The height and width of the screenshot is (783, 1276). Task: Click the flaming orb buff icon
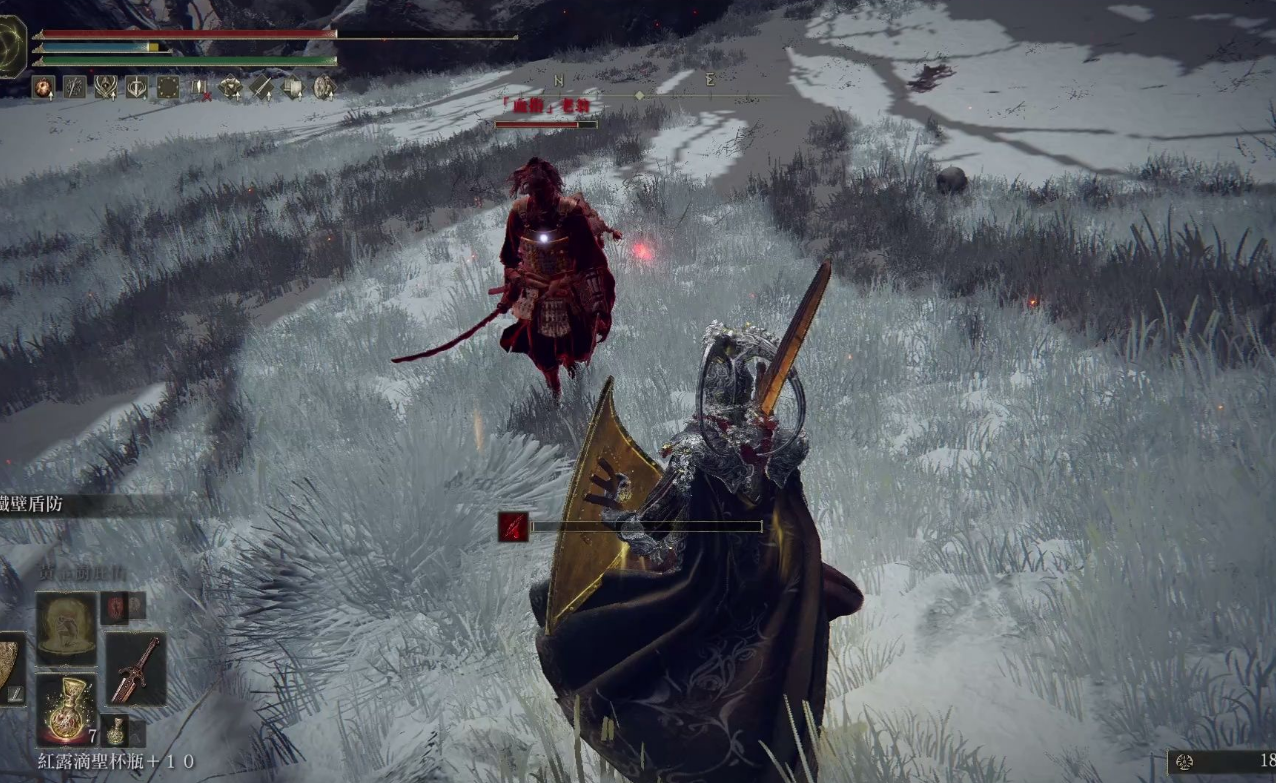[43, 87]
